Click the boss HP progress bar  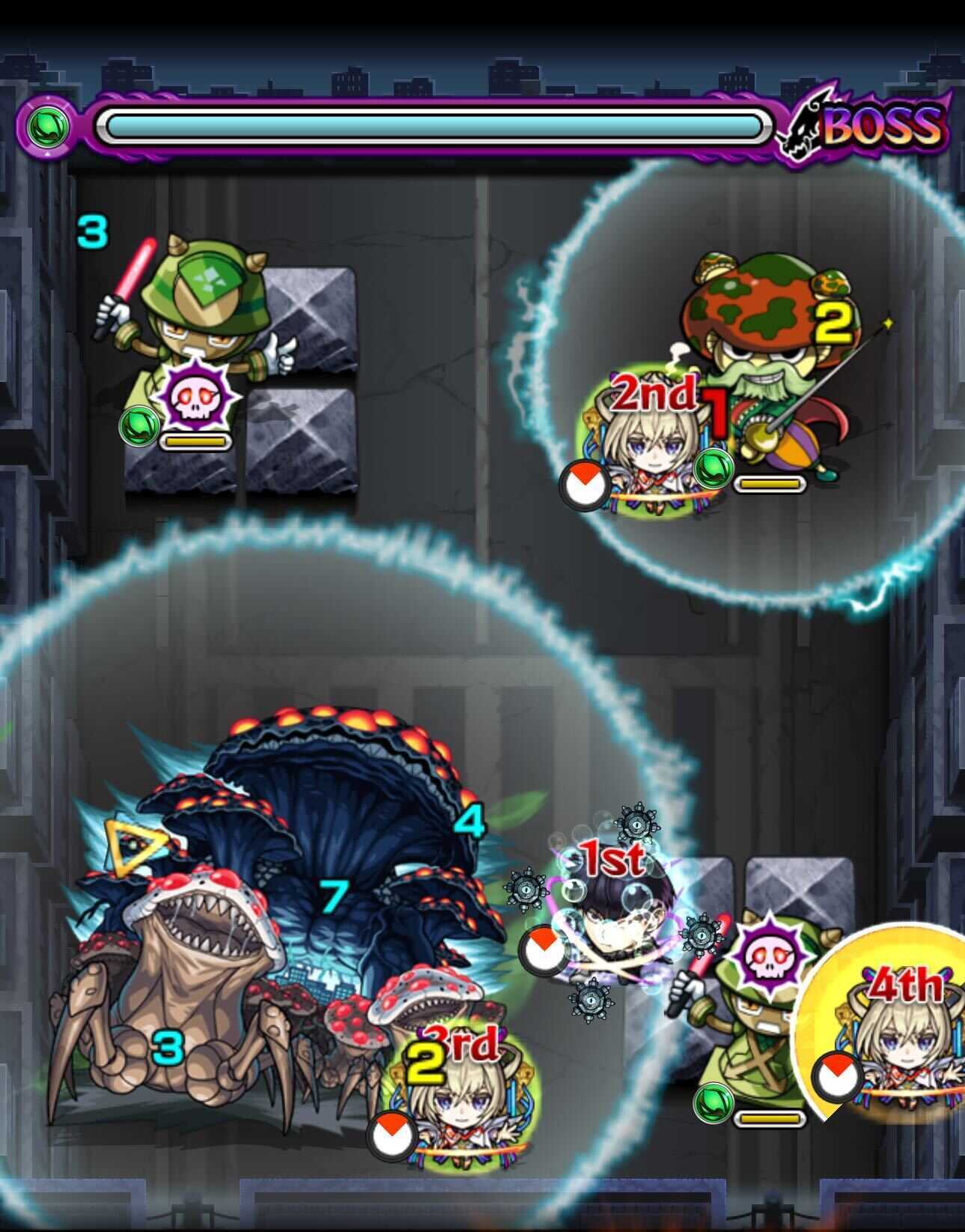point(434,125)
